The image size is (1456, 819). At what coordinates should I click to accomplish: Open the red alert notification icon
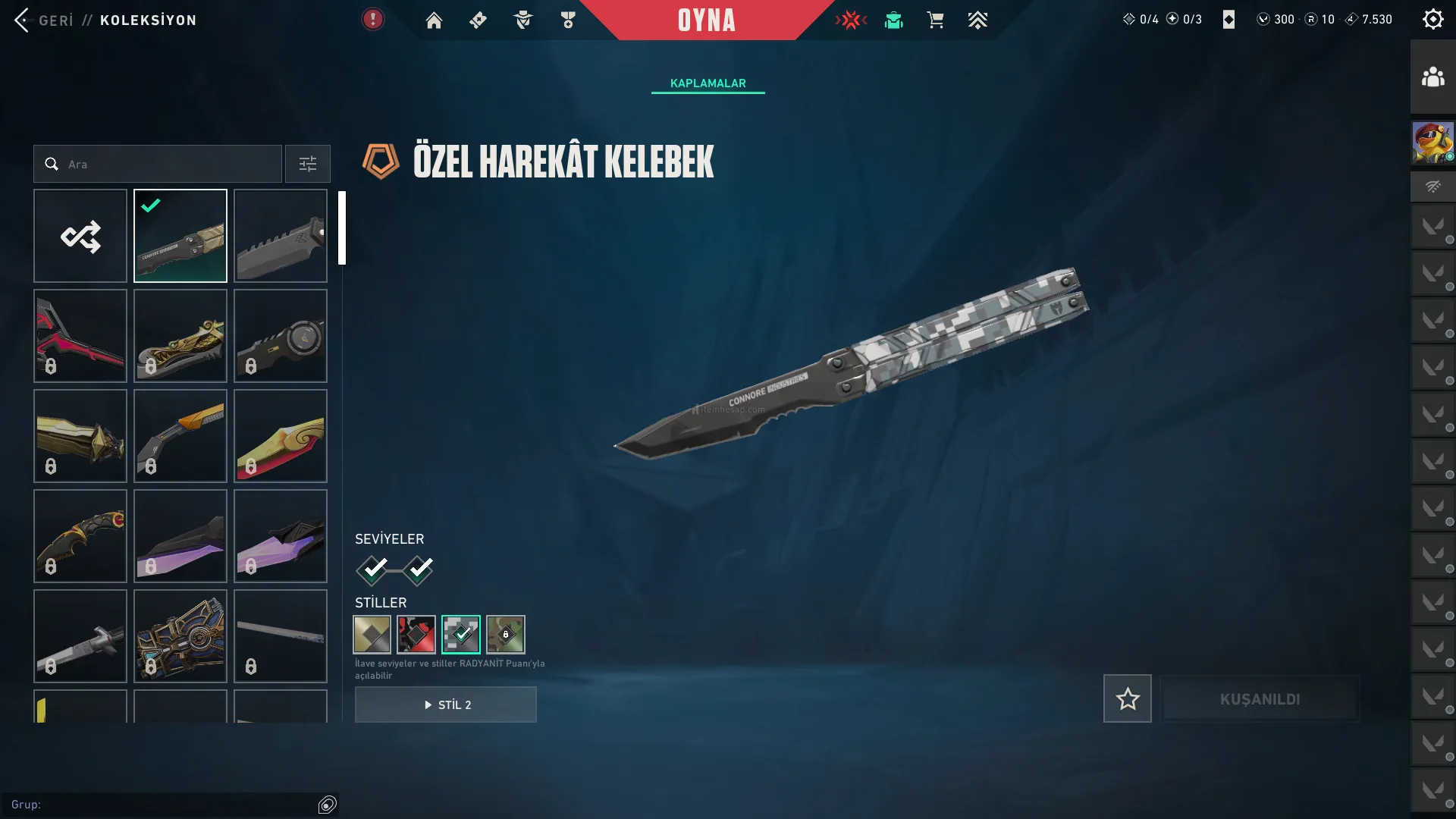372,20
